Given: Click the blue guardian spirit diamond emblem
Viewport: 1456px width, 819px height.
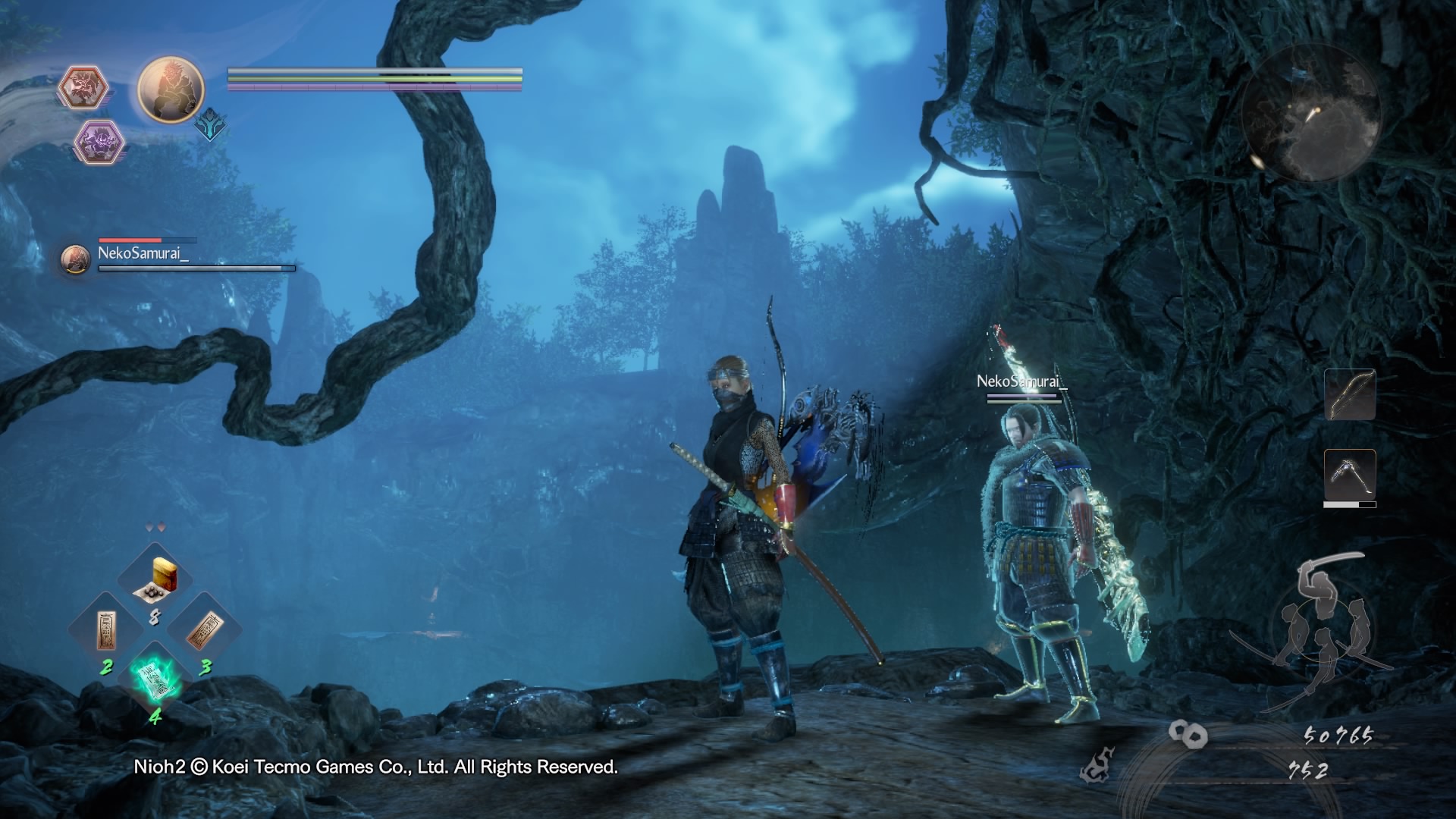Looking at the screenshot, I should point(210,126).
